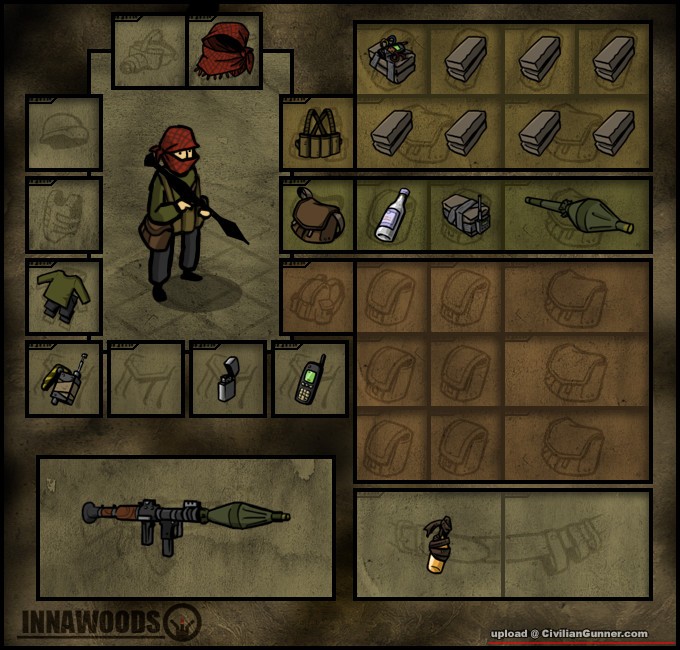Screen dimensions: 680x650
Task: Pick the detonator with yellow handle
Action: (x=64, y=379)
